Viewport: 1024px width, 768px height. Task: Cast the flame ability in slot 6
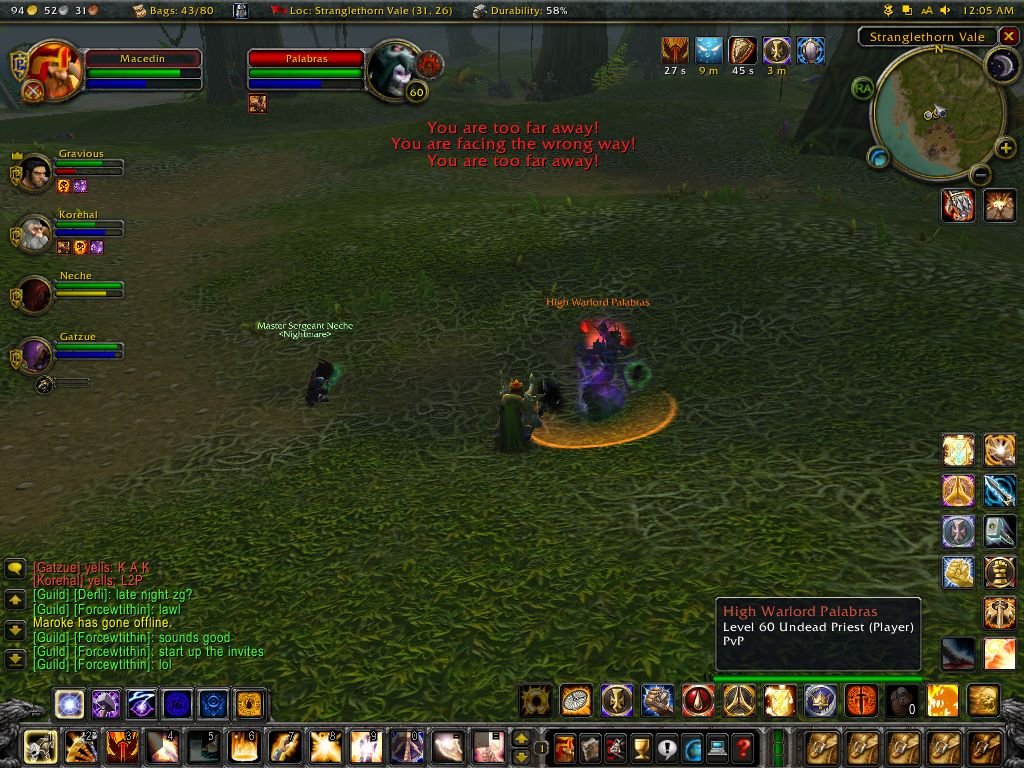(x=243, y=747)
